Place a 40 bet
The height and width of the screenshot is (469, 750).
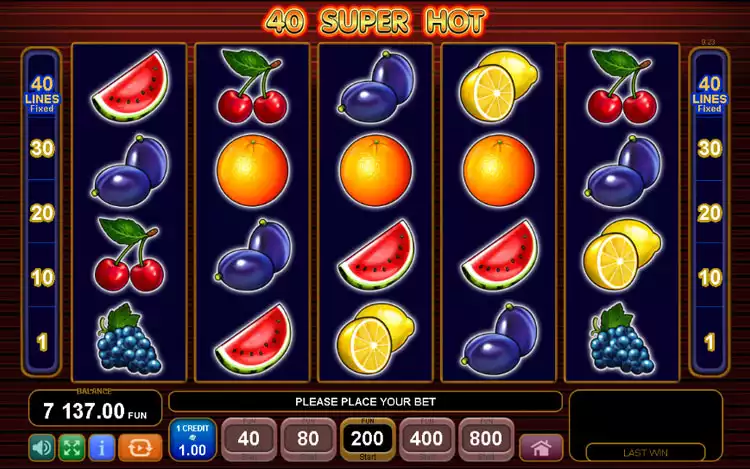pos(248,438)
